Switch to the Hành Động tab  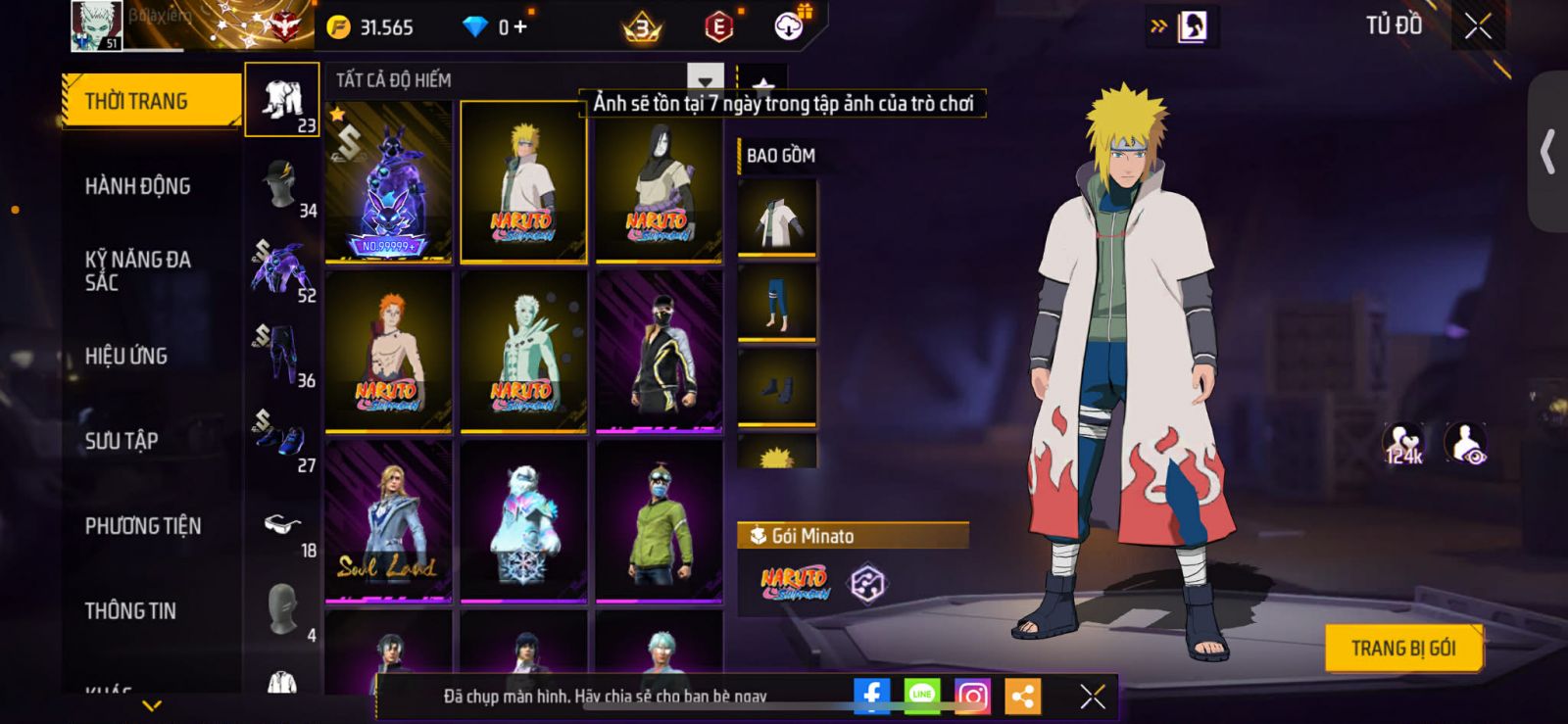[x=138, y=186]
